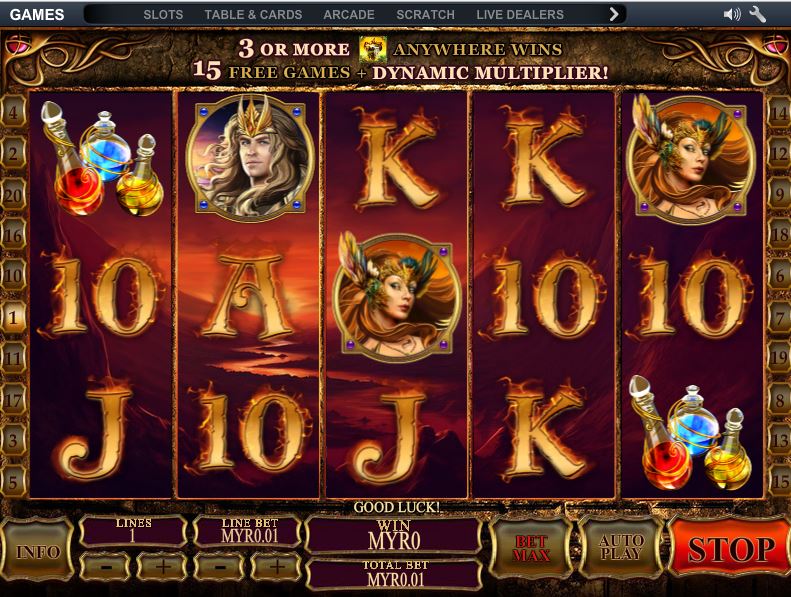Open settings via the wrench icon

758,15
